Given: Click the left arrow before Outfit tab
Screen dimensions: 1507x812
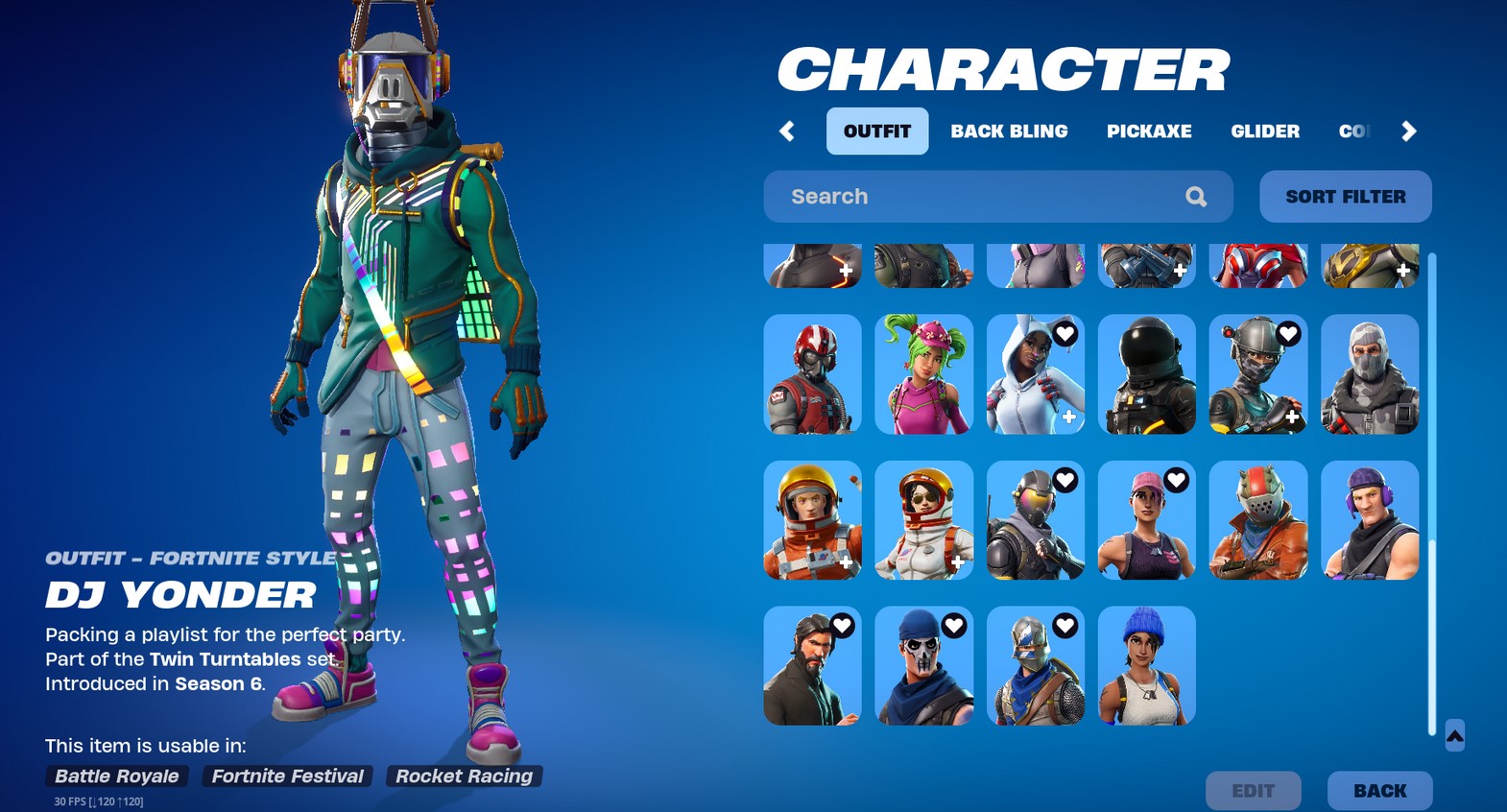Looking at the screenshot, I should pos(787,131).
